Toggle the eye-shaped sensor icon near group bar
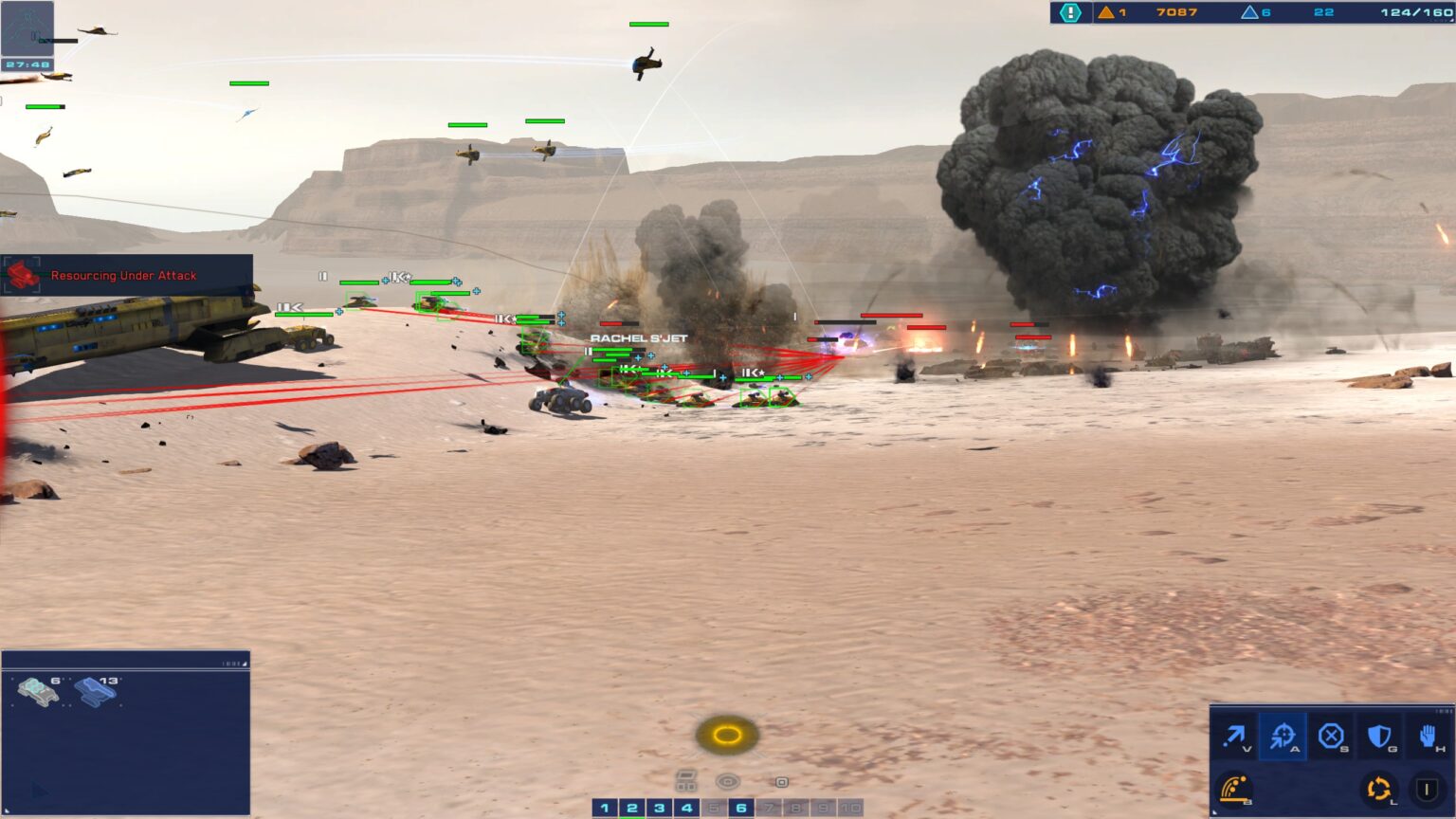Viewport: 1456px width, 819px height. click(x=727, y=781)
